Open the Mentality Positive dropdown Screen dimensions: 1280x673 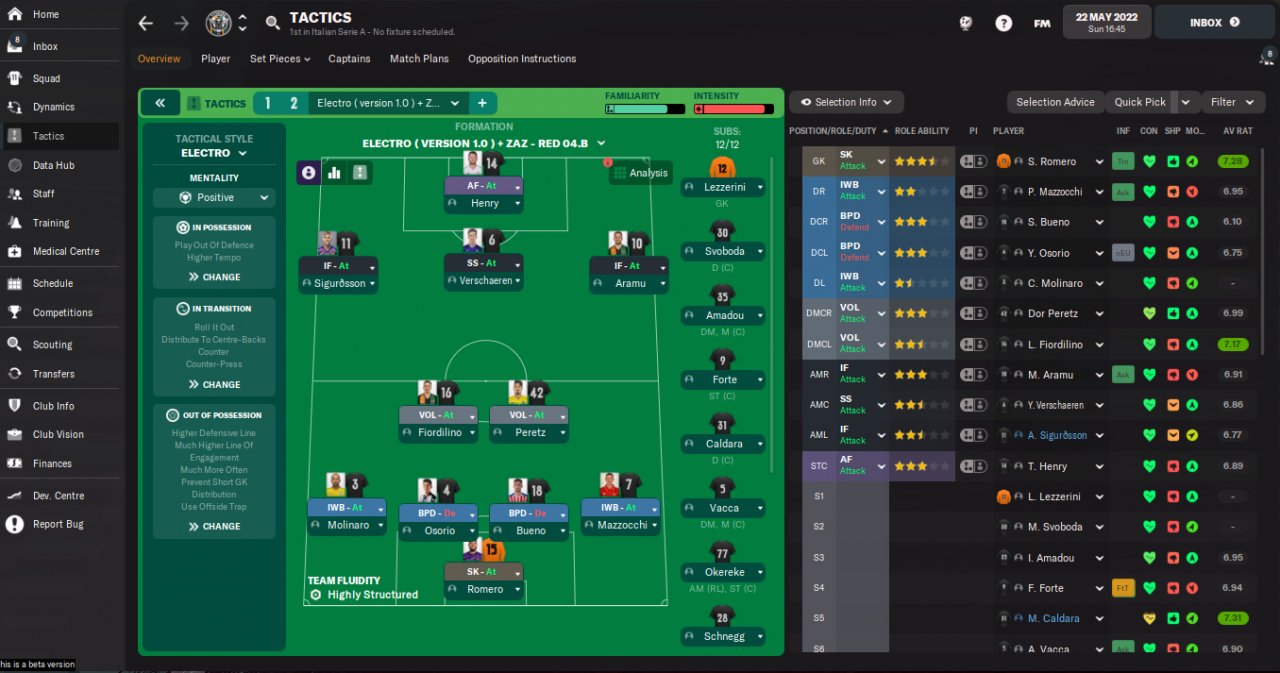[214, 198]
